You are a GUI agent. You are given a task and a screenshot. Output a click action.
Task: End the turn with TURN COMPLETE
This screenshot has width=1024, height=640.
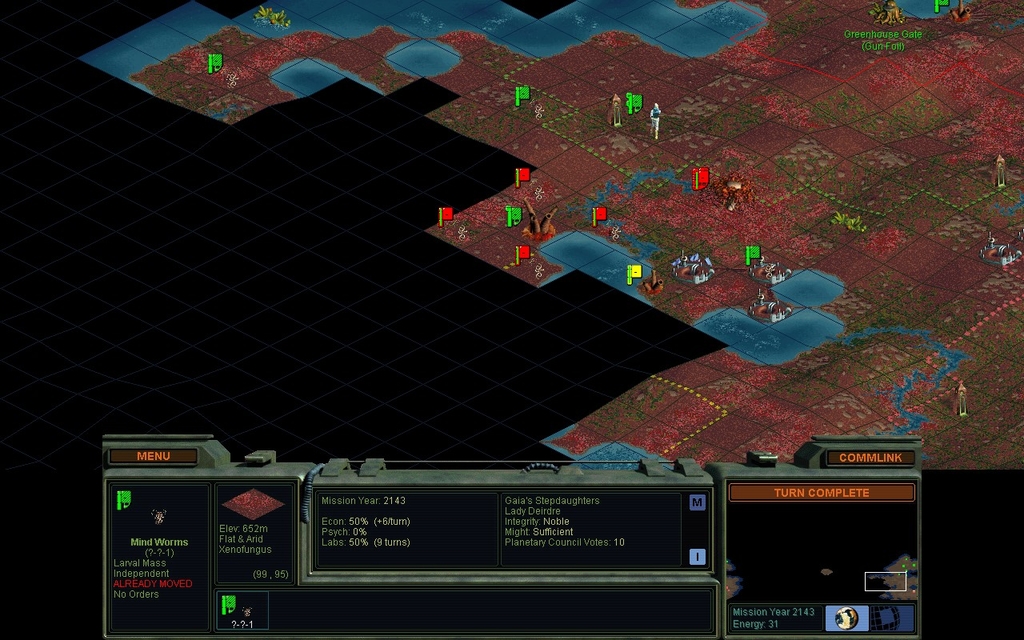821,492
